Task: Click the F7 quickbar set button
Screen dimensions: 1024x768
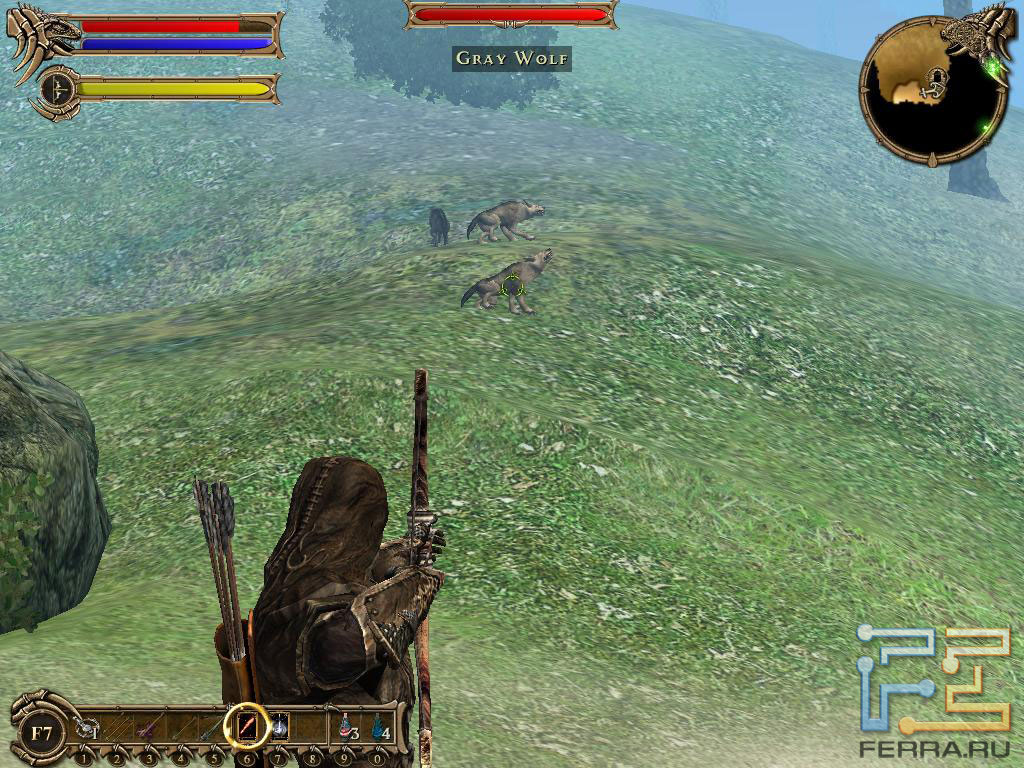Action: (x=41, y=733)
